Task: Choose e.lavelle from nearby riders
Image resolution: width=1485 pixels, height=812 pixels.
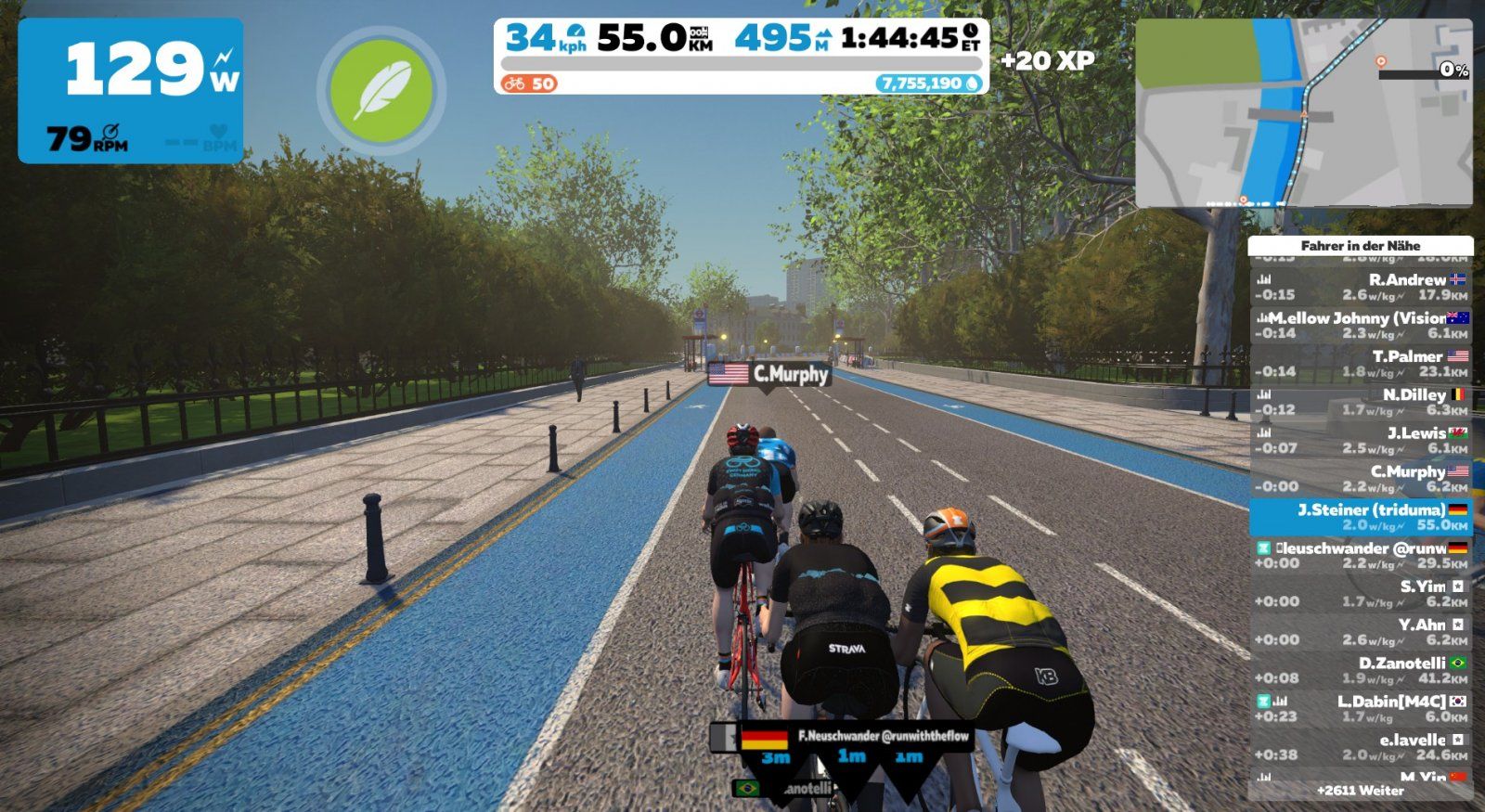Action: (1360, 747)
